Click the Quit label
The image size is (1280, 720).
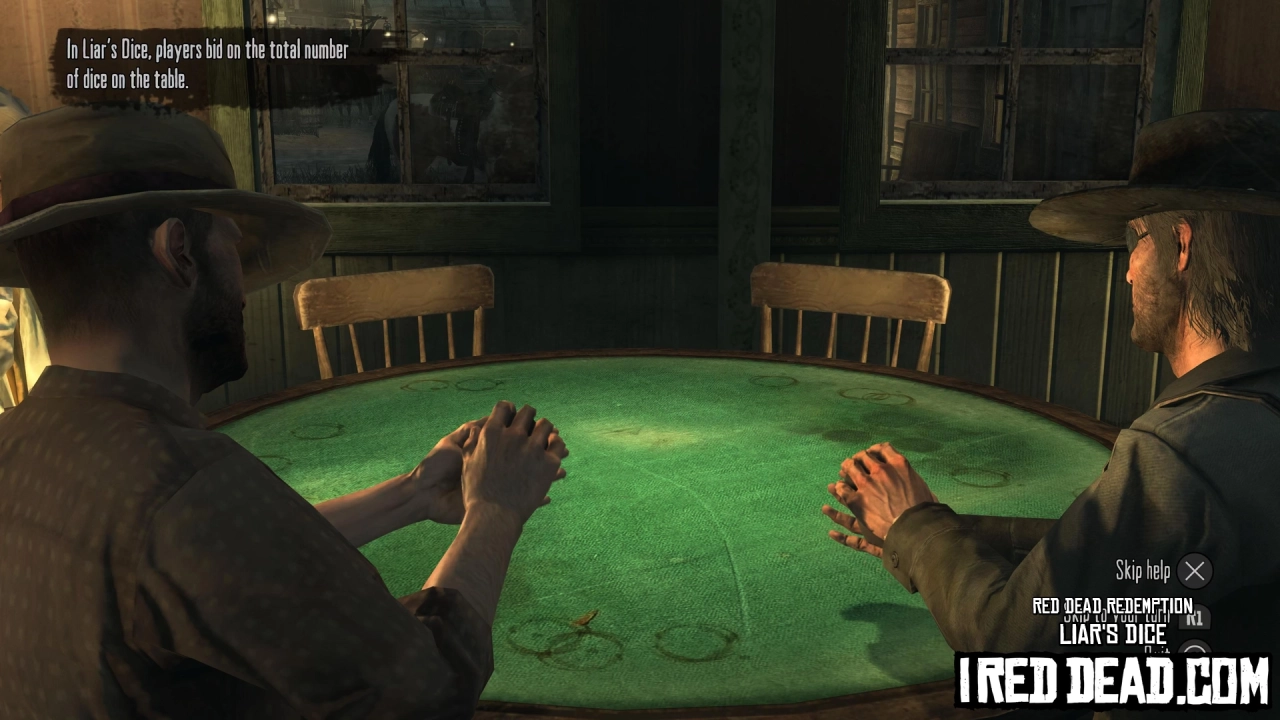pyautogui.click(x=1157, y=650)
